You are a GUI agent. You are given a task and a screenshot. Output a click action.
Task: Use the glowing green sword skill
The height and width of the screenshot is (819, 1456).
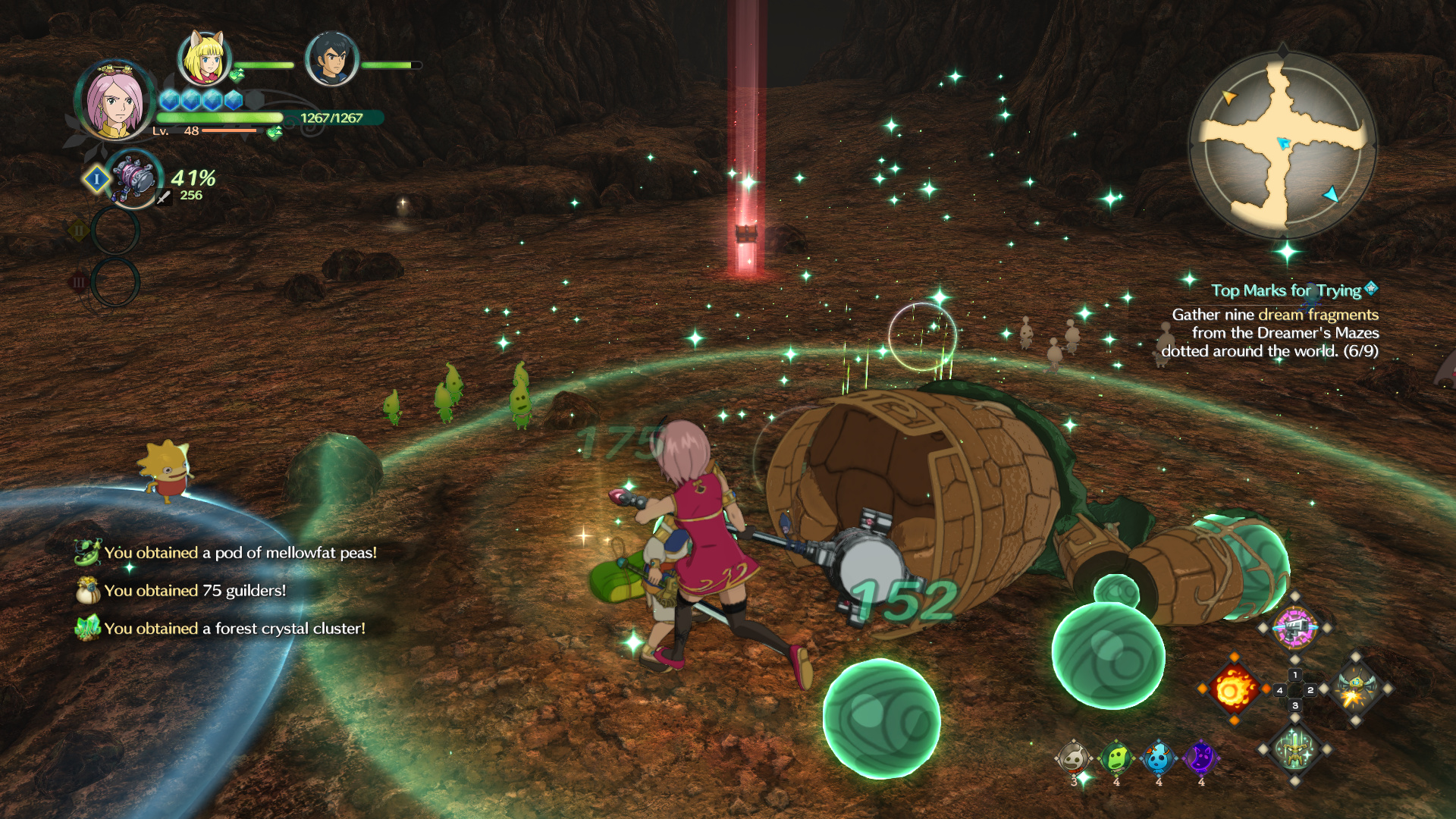[x=1294, y=750]
